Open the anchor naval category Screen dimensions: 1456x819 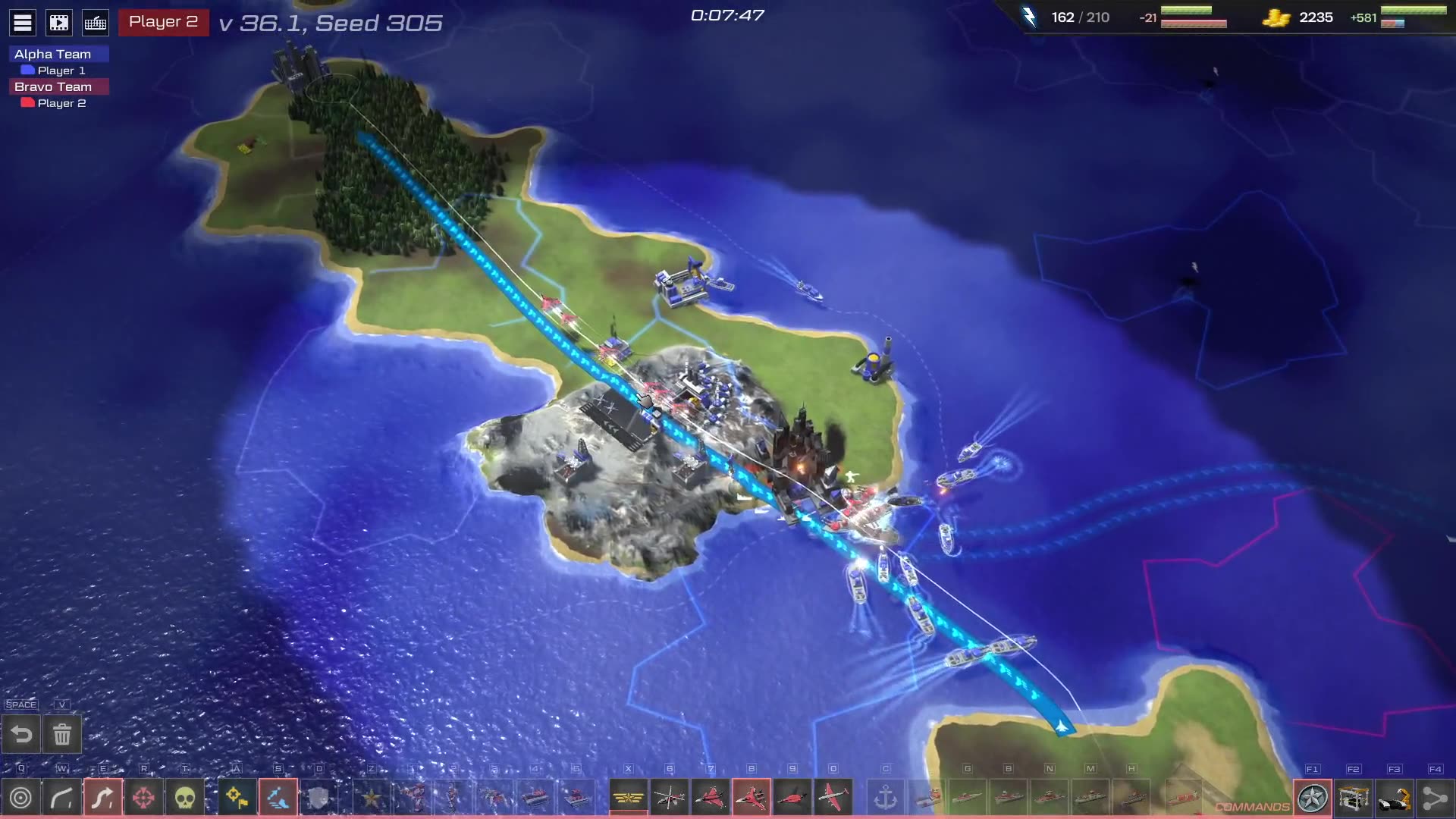click(x=886, y=798)
